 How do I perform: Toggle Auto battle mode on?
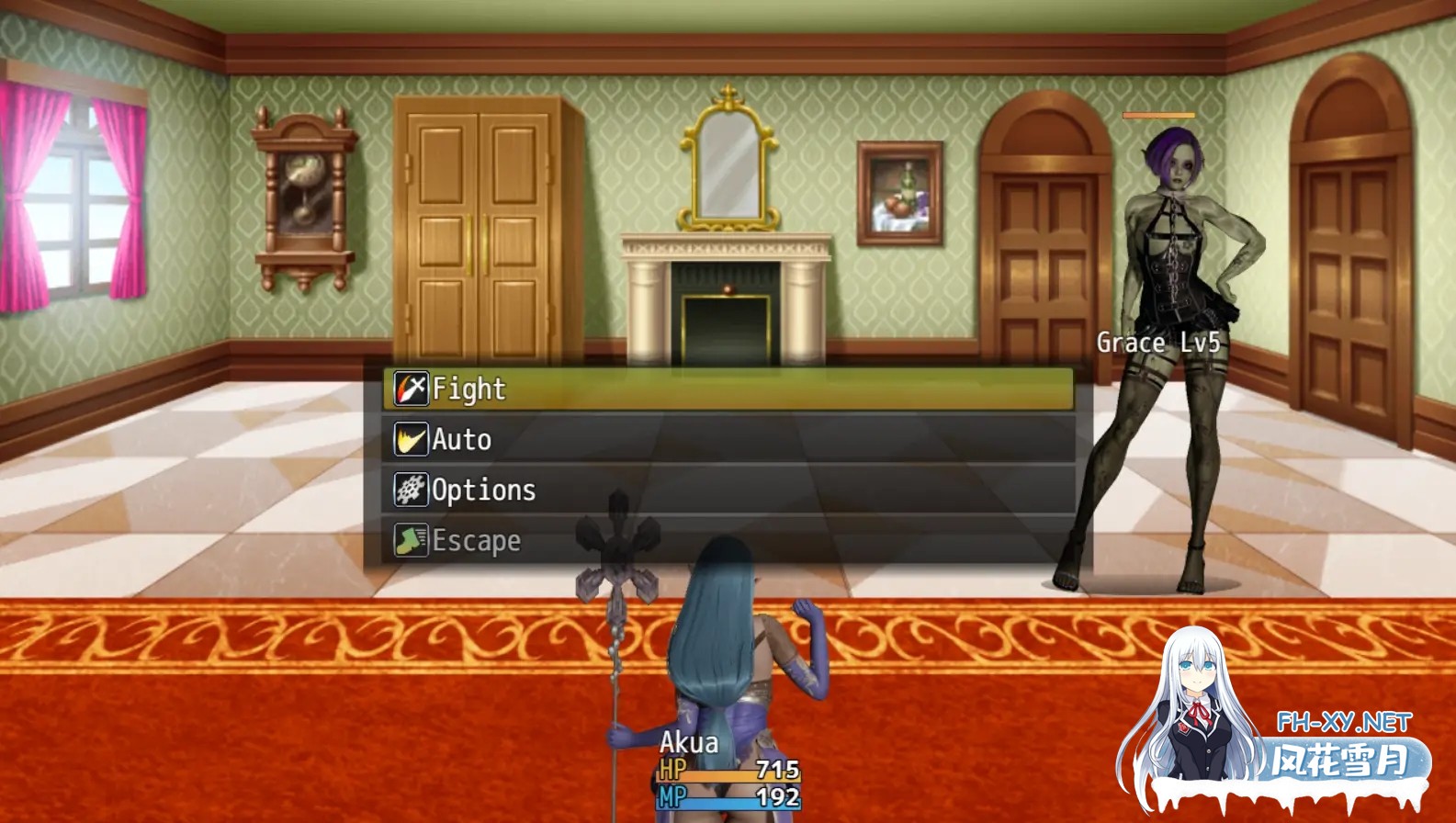(x=462, y=440)
